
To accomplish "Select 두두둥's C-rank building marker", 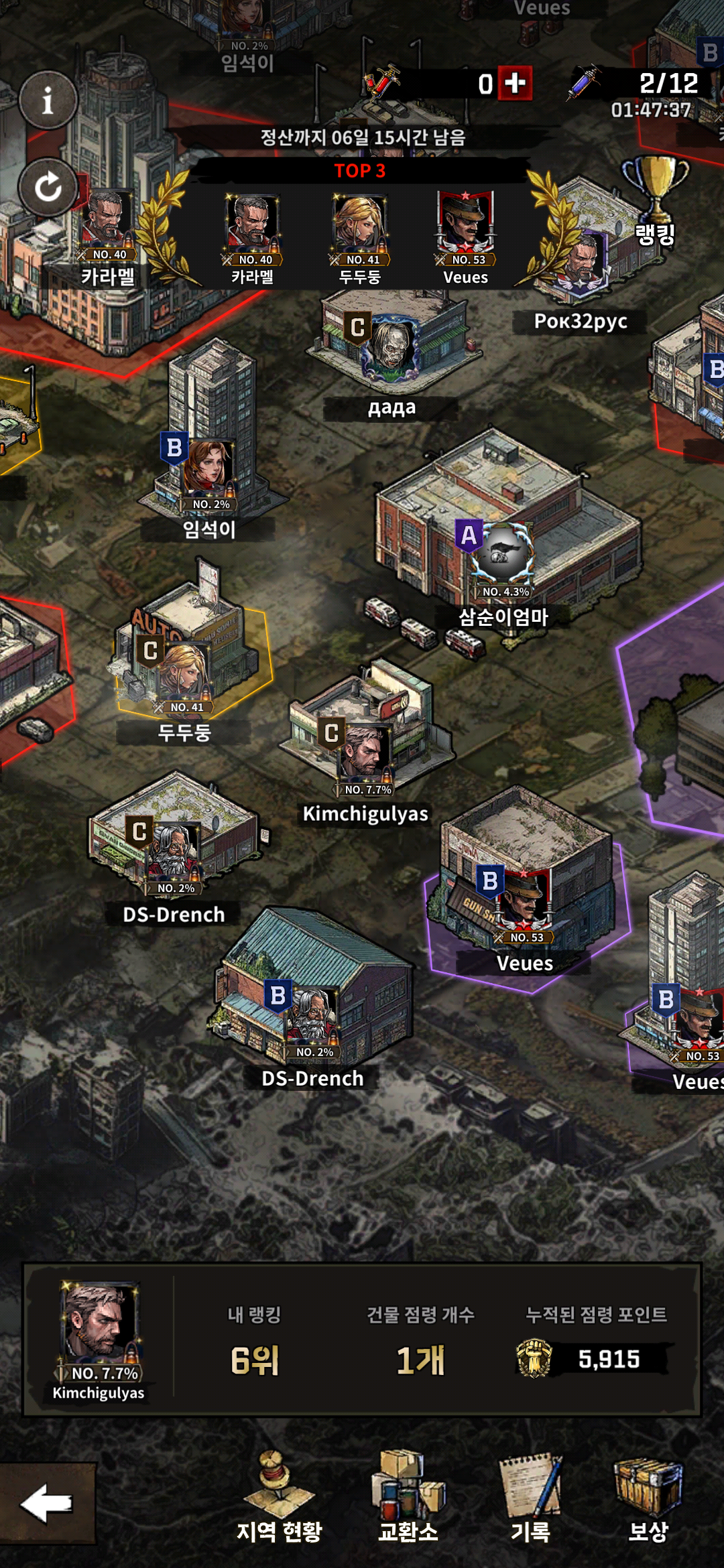I will [181, 671].
